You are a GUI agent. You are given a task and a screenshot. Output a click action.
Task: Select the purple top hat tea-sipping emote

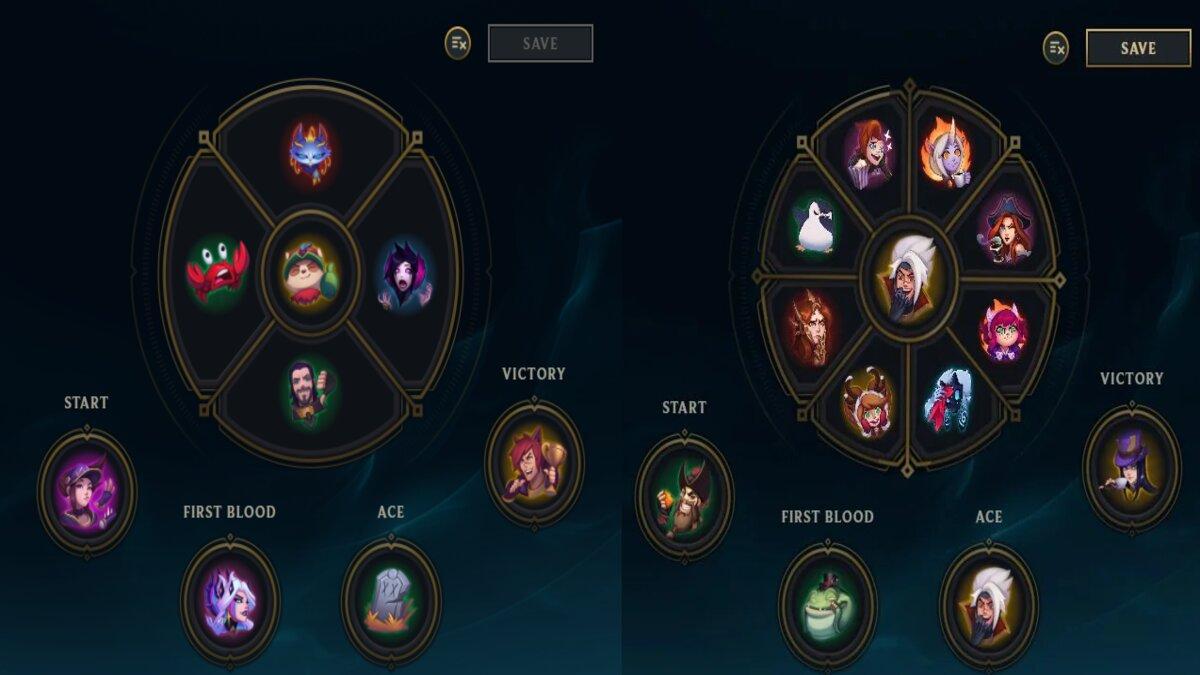coord(1131,467)
